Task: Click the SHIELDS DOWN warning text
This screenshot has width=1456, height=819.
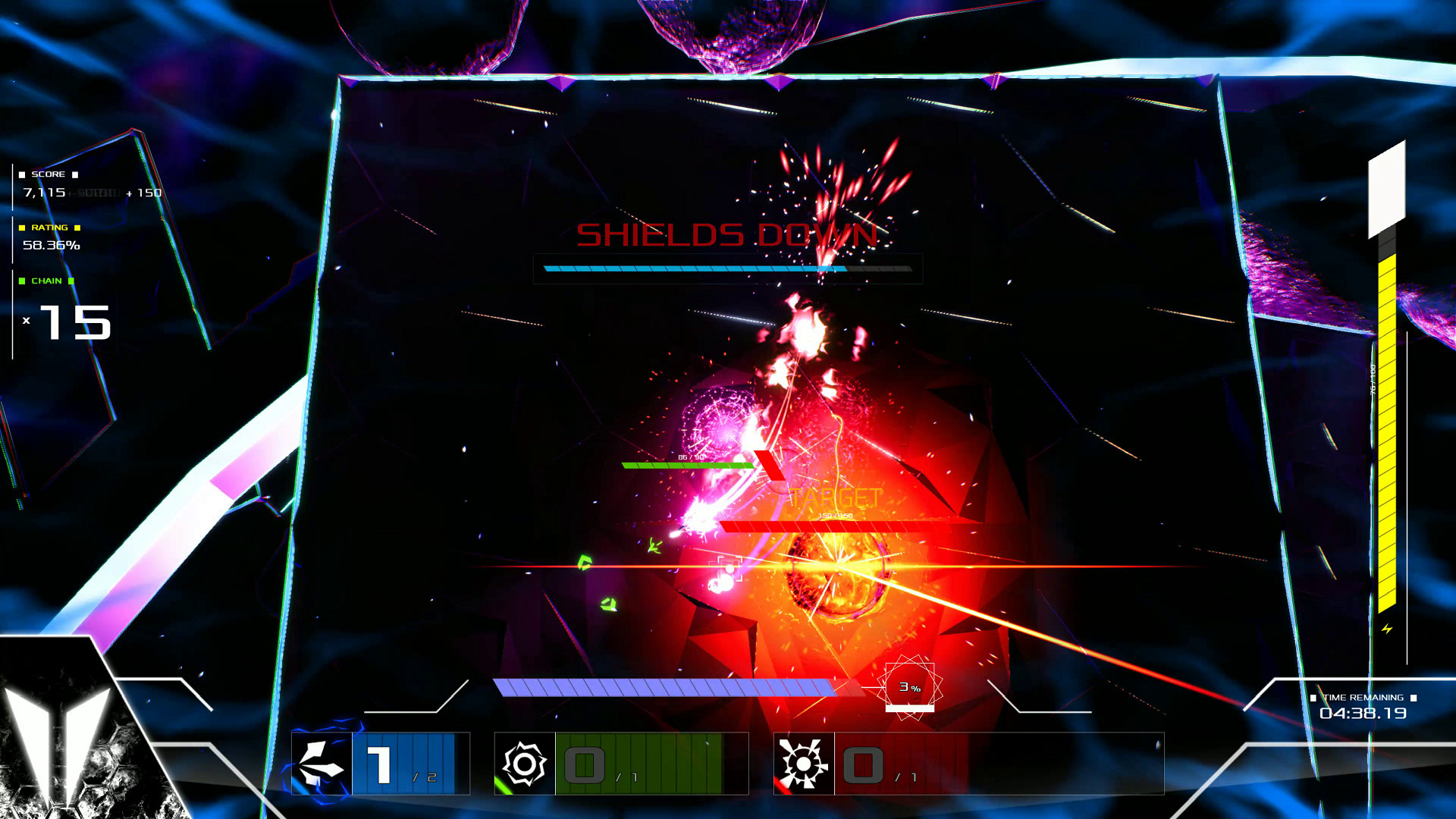Action: 726,236
